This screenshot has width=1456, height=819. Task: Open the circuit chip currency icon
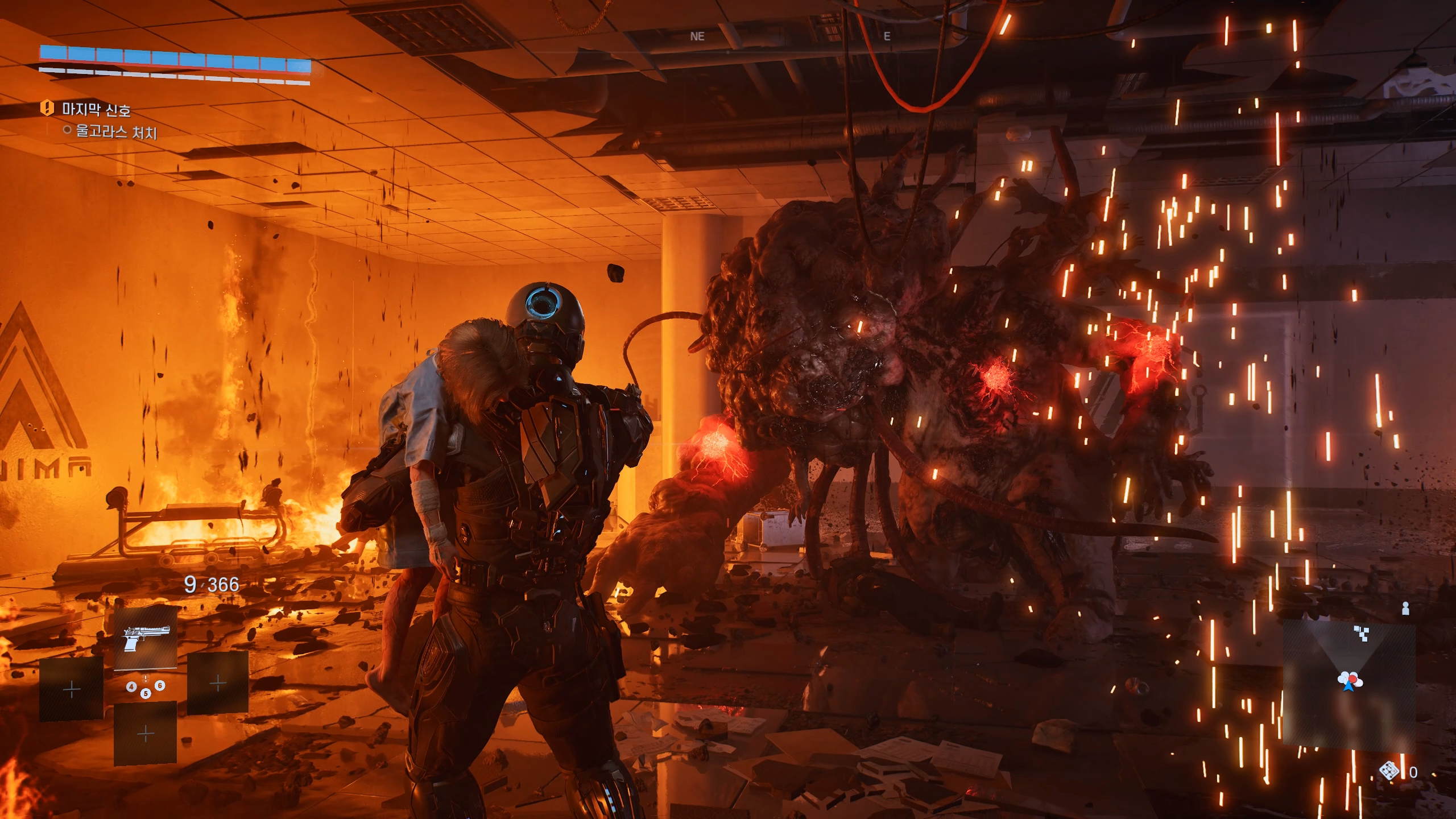[x=1389, y=771]
